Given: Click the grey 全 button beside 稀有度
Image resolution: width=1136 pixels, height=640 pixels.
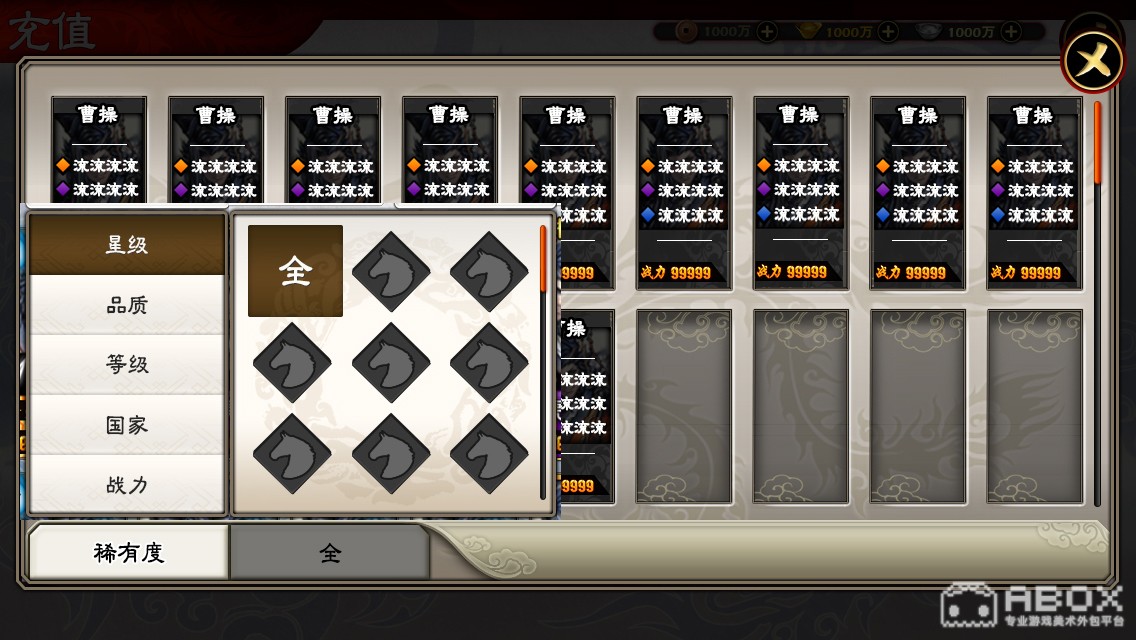Looking at the screenshot, I should [330, 552].
